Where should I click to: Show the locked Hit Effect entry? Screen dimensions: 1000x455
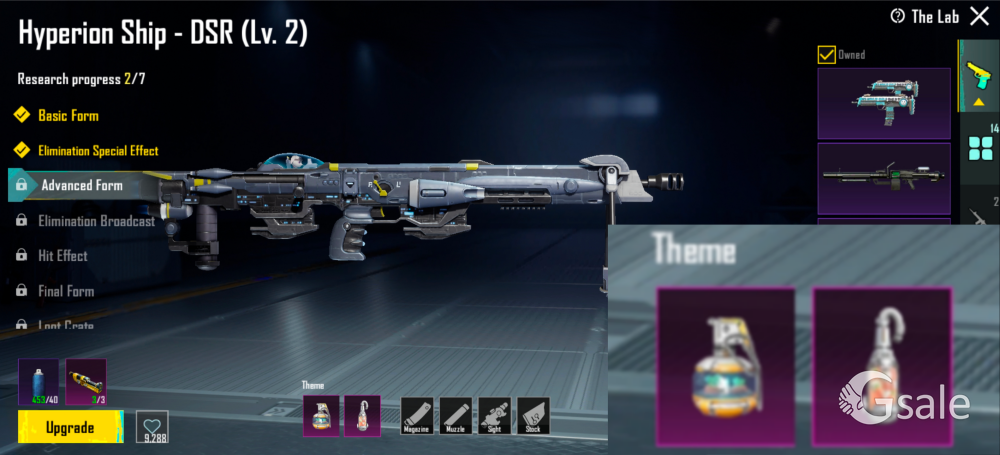click(x=62, y=256)
